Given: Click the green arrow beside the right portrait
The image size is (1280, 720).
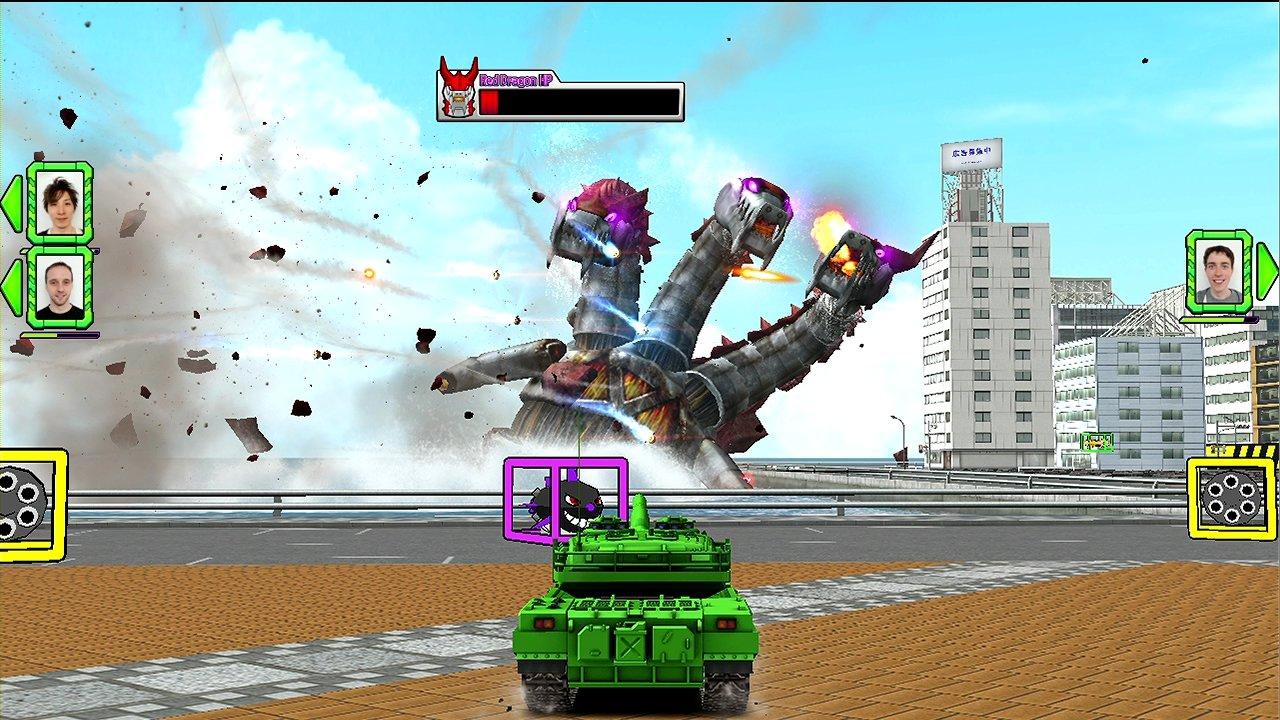Looking at the screenshot, I should [x=1267, y=271].
